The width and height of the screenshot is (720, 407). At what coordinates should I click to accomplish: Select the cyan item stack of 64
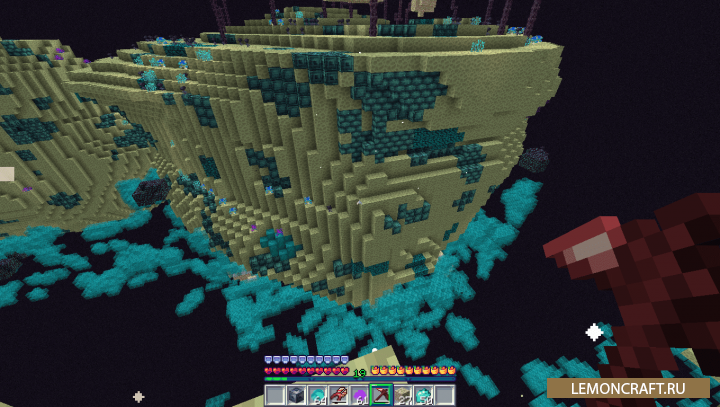(x=317, y=395)
